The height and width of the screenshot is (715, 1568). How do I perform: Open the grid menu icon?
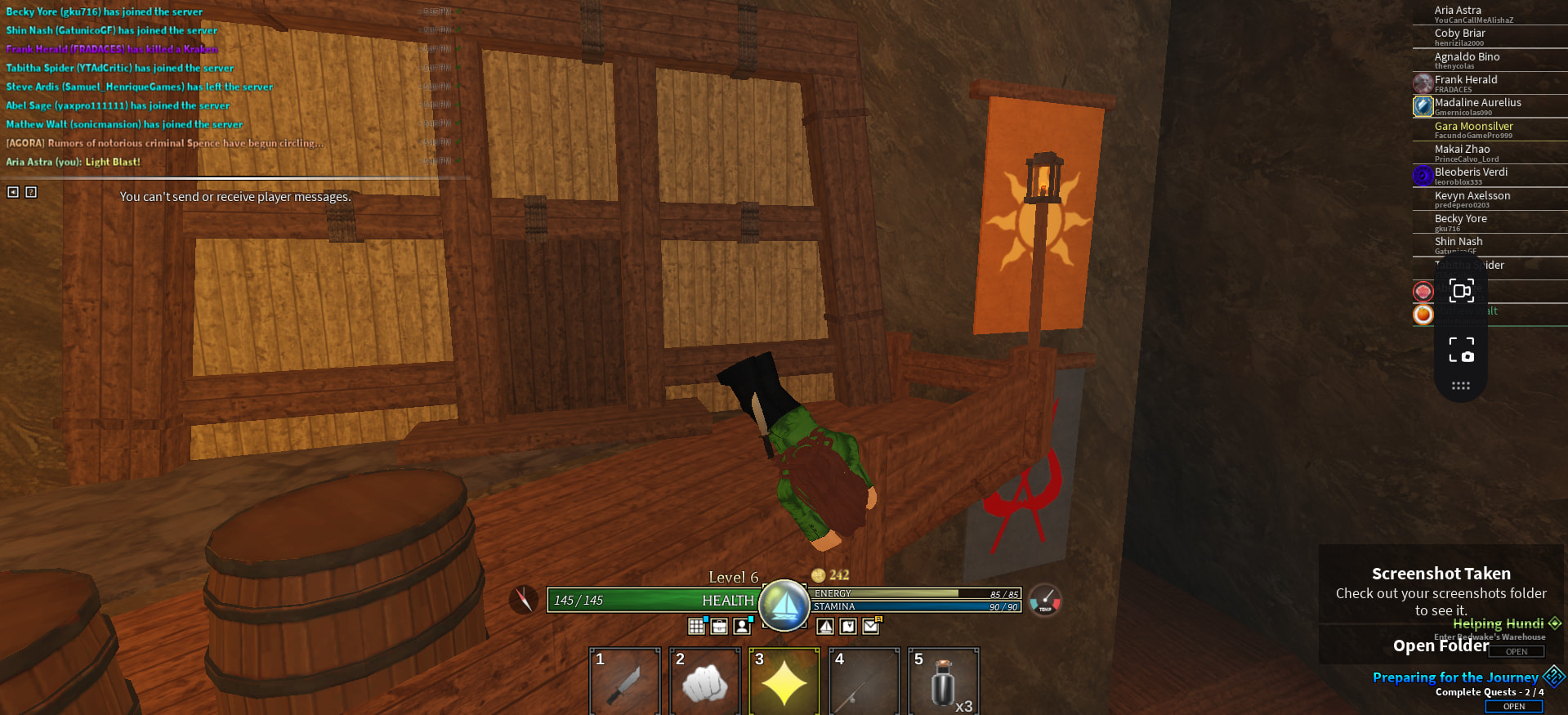696,626
